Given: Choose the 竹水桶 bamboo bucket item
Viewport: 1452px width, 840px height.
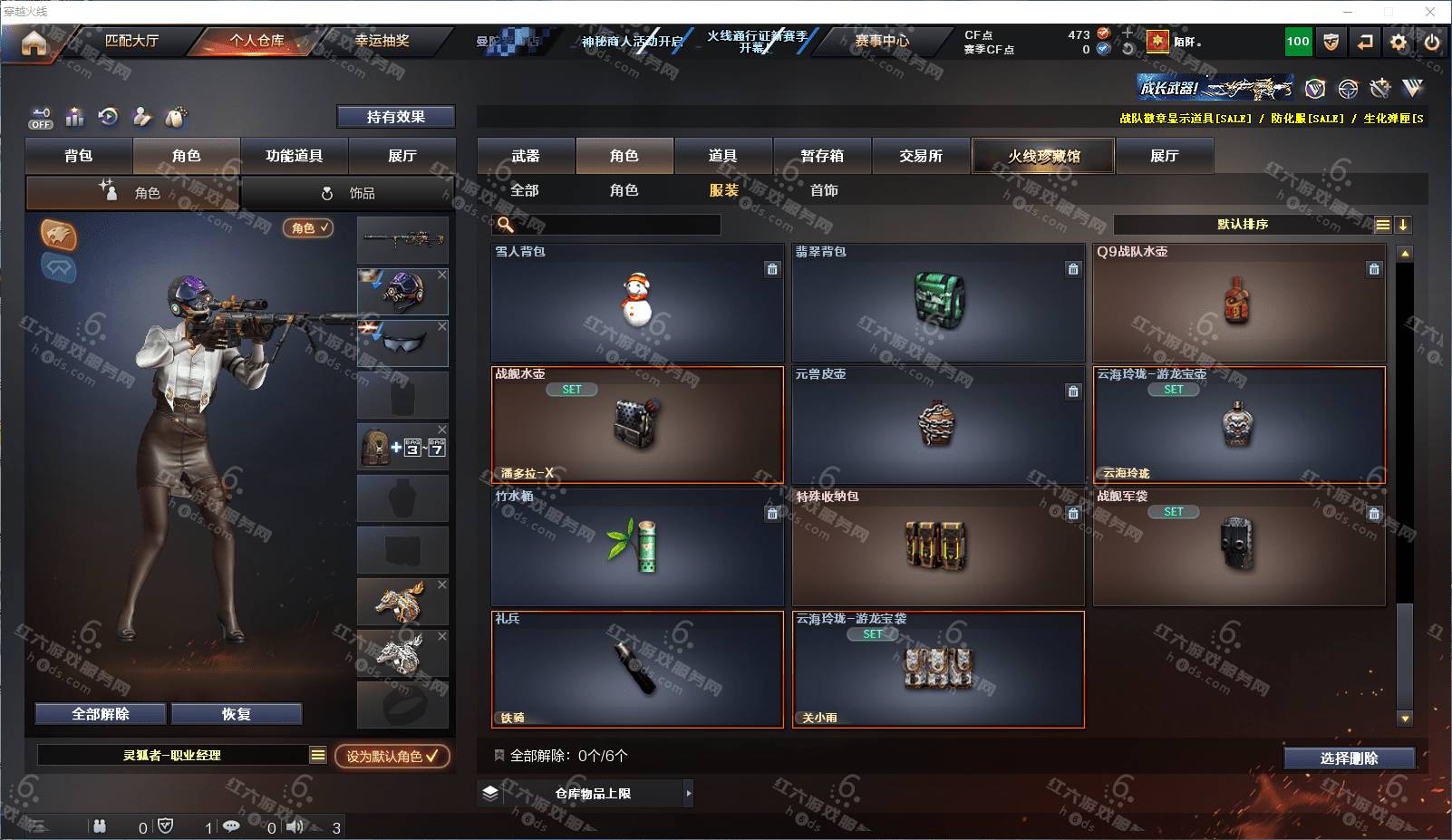Looking at the screenshot, I should tap(637, 547).
